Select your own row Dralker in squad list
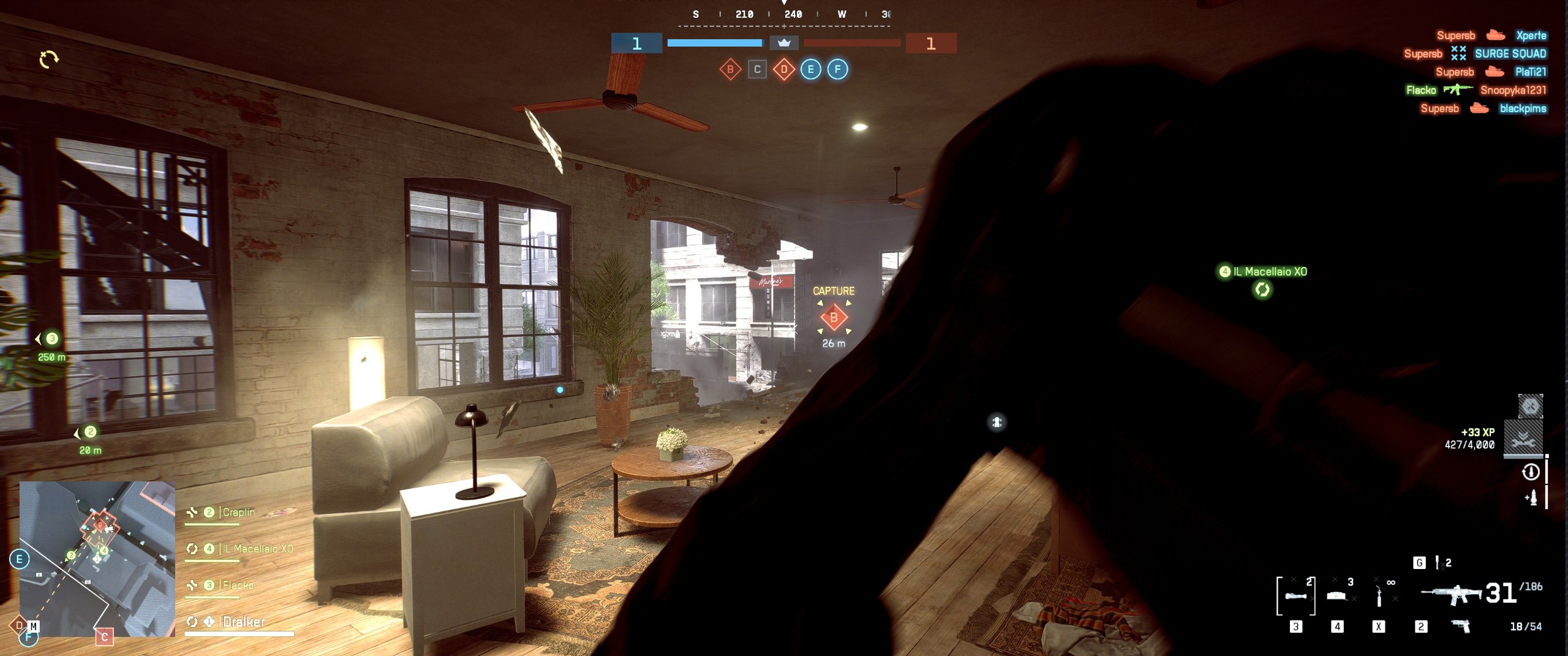Viewport: 1568px width, 656px height. point(243,622)
